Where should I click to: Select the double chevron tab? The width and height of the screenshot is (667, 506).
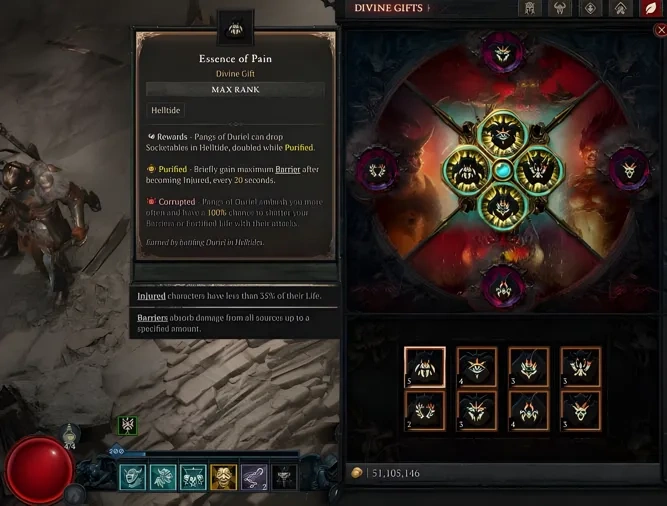coord(619,9)
